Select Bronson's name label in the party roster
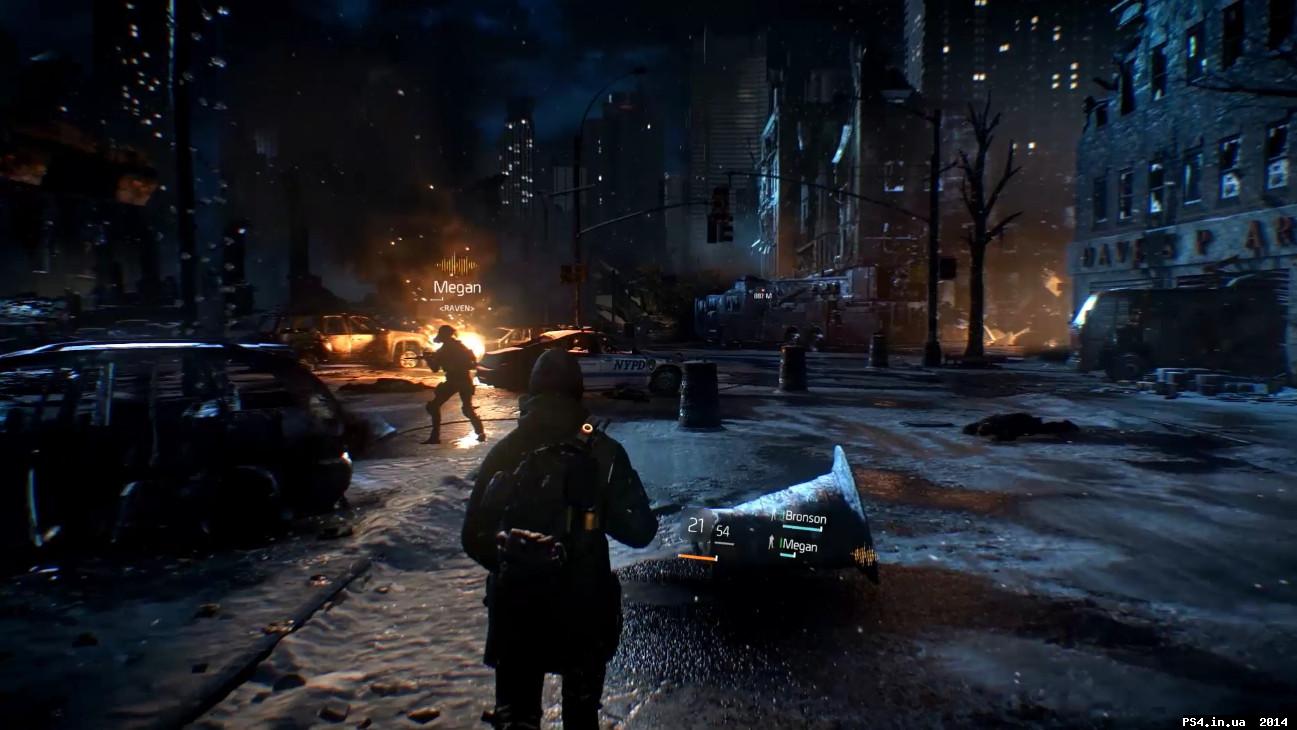The height and width of the screenshot is (730, 1297). click(806, 518)
